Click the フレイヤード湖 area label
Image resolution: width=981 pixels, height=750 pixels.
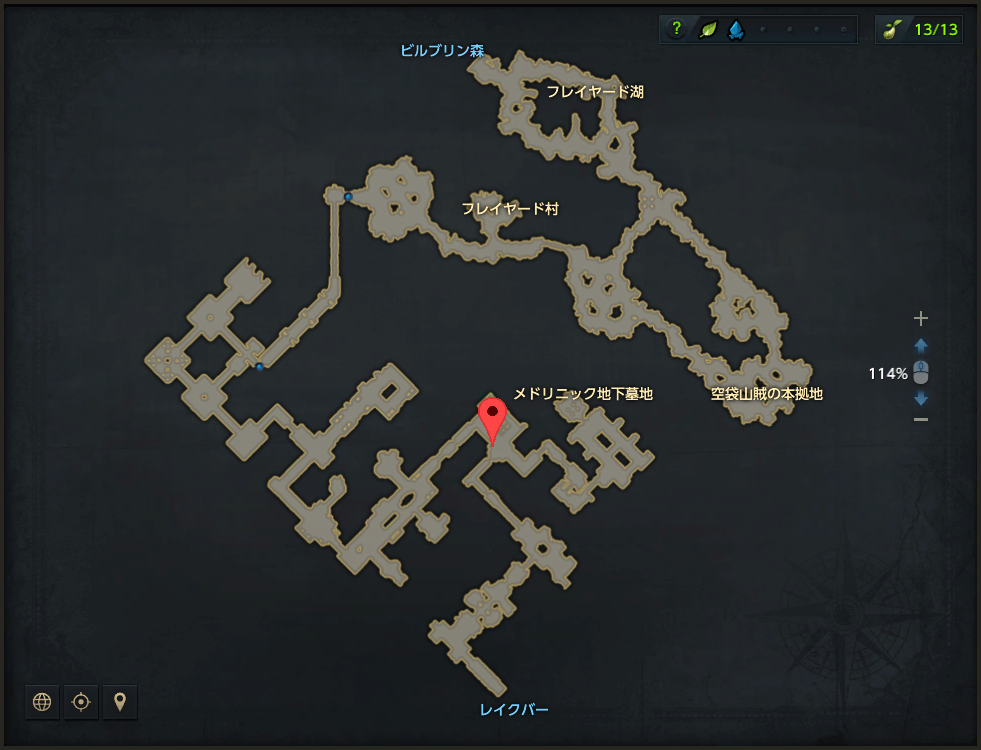tap(594, 92)
